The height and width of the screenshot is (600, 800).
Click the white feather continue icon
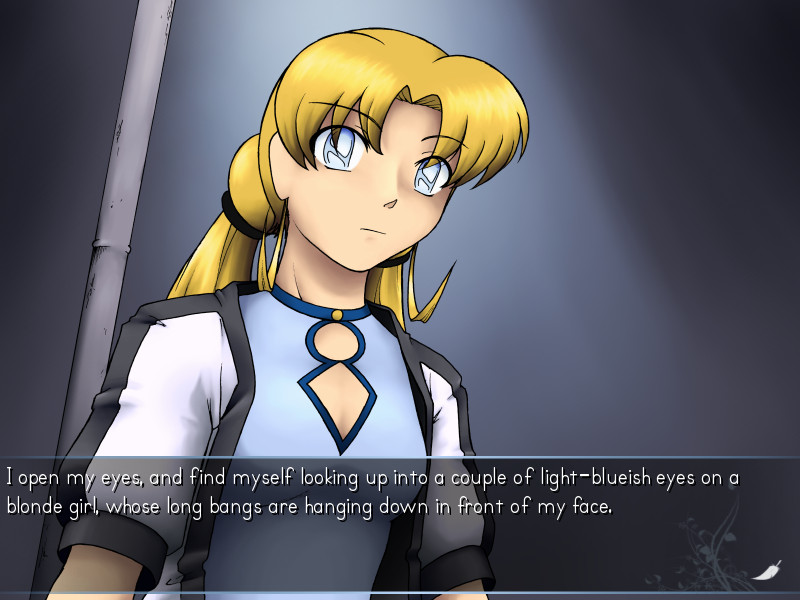tap(767, 570)
